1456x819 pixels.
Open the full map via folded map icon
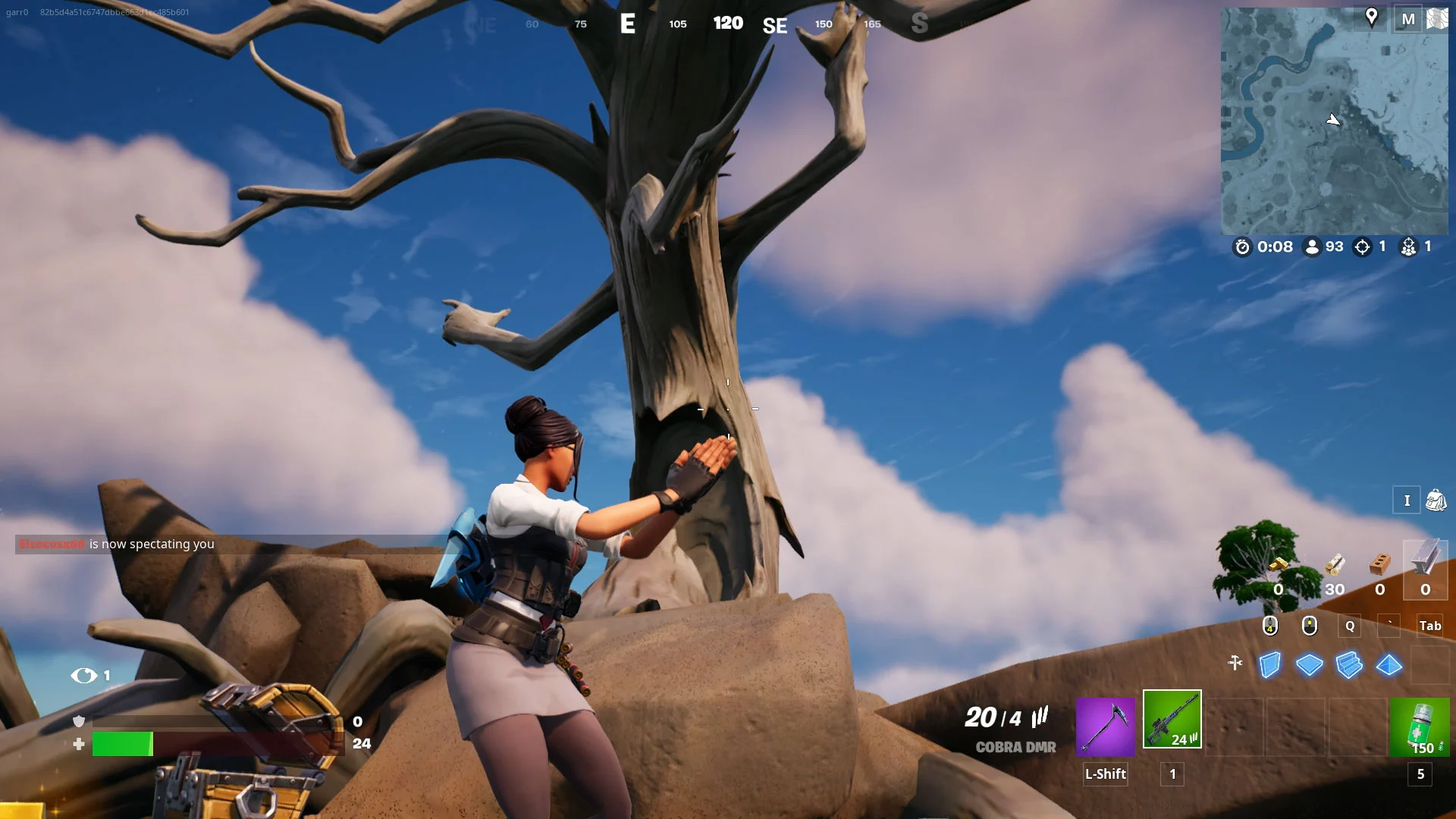[1438, 19]
